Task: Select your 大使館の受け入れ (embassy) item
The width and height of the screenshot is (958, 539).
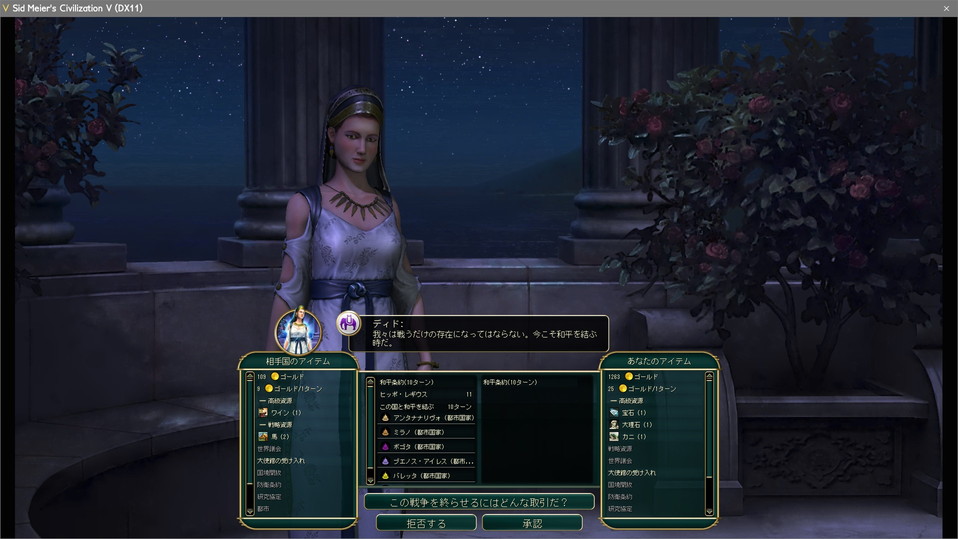Action: (632, 472)
